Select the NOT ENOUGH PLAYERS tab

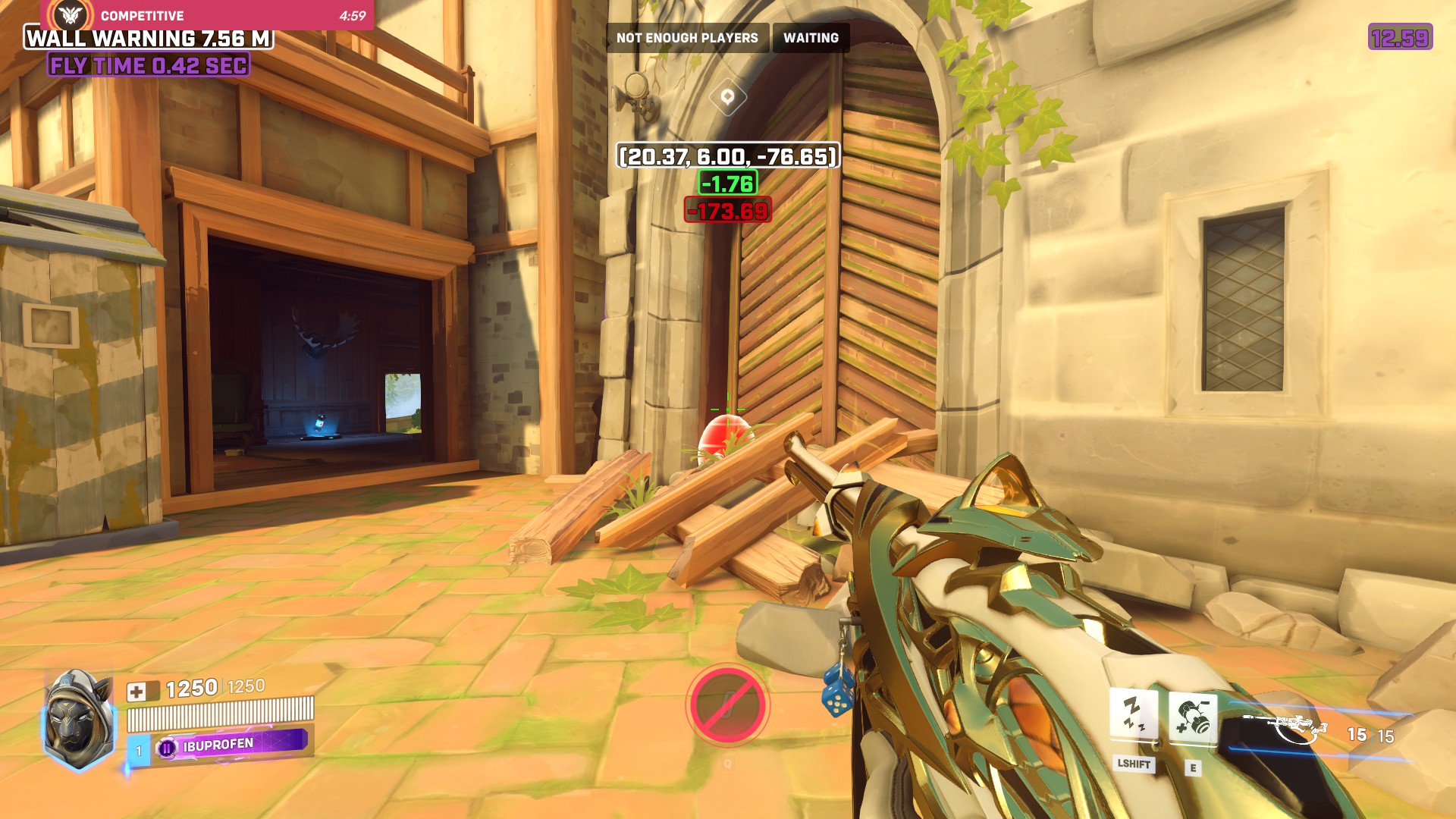point(686,36)
